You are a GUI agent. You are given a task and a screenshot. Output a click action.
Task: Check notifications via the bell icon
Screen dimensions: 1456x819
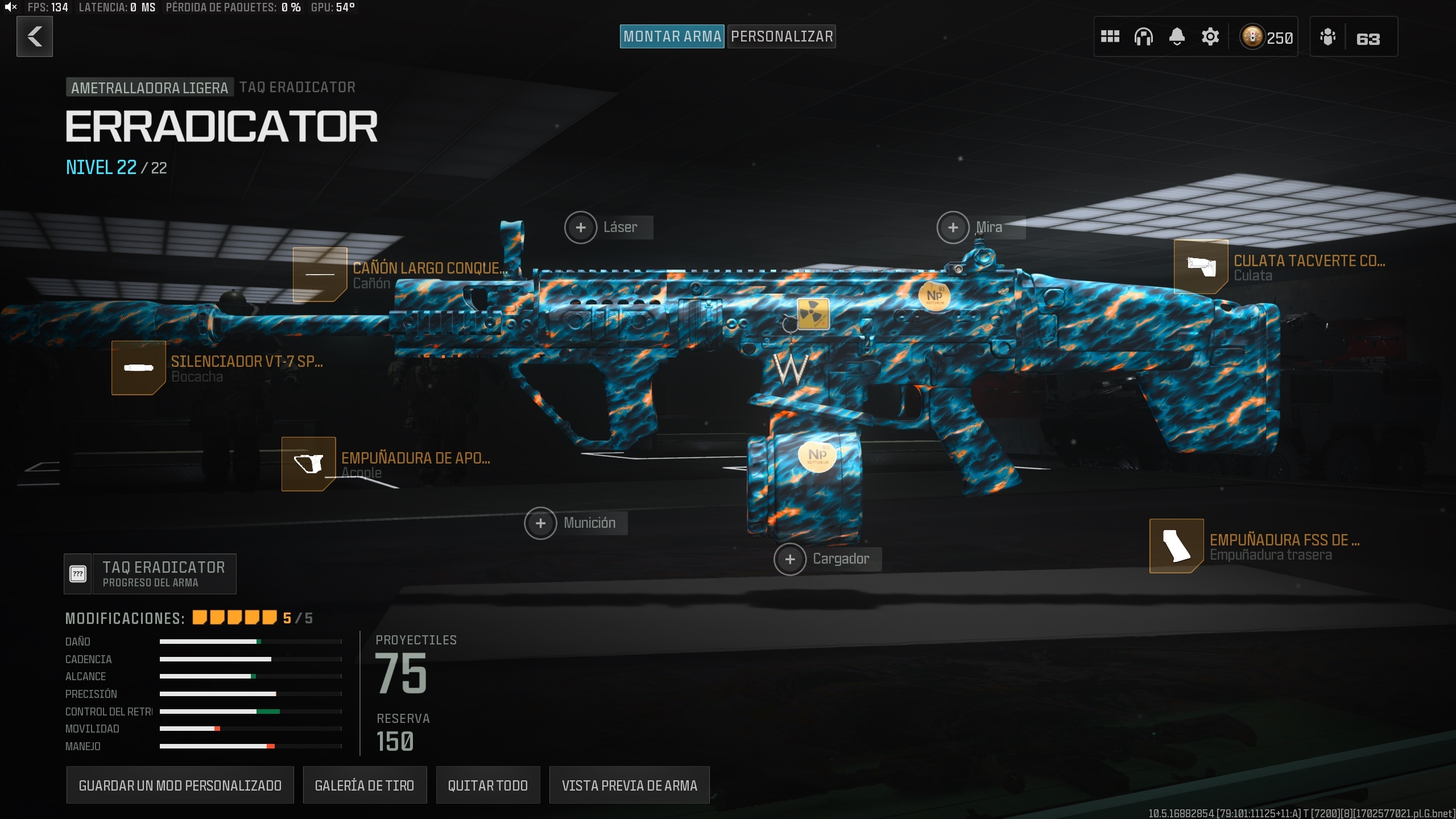click(x=1177, y=36)
